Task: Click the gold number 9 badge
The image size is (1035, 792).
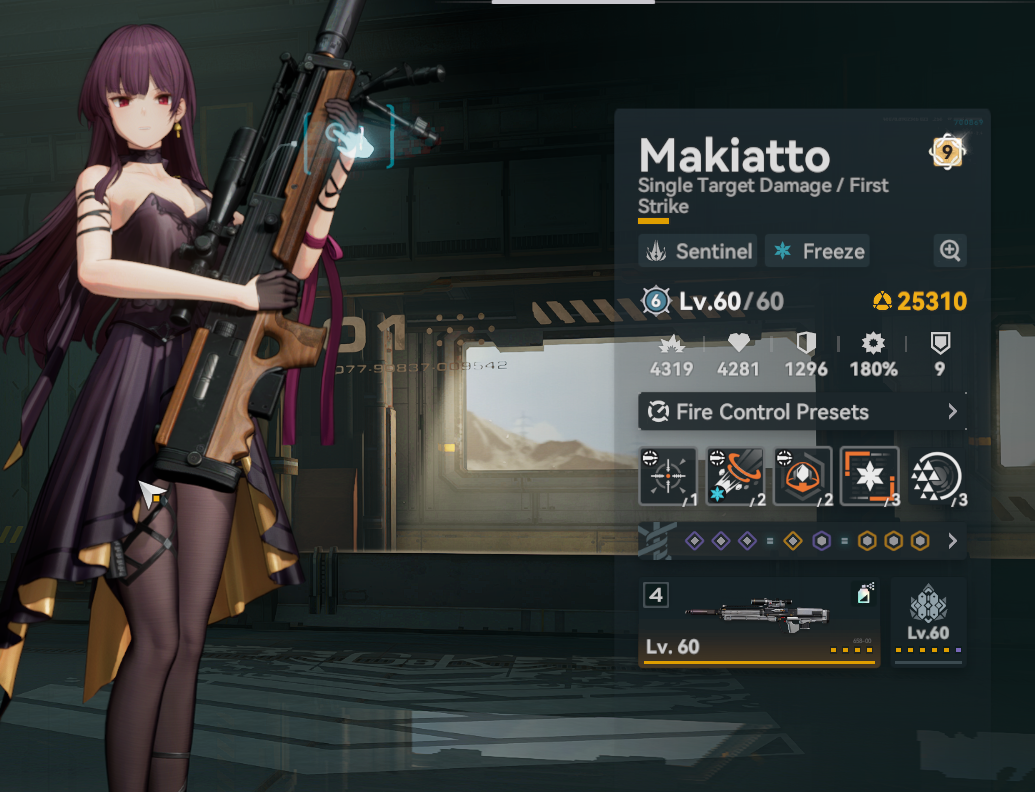Action: pyautogui.click(x=946, y=153)
